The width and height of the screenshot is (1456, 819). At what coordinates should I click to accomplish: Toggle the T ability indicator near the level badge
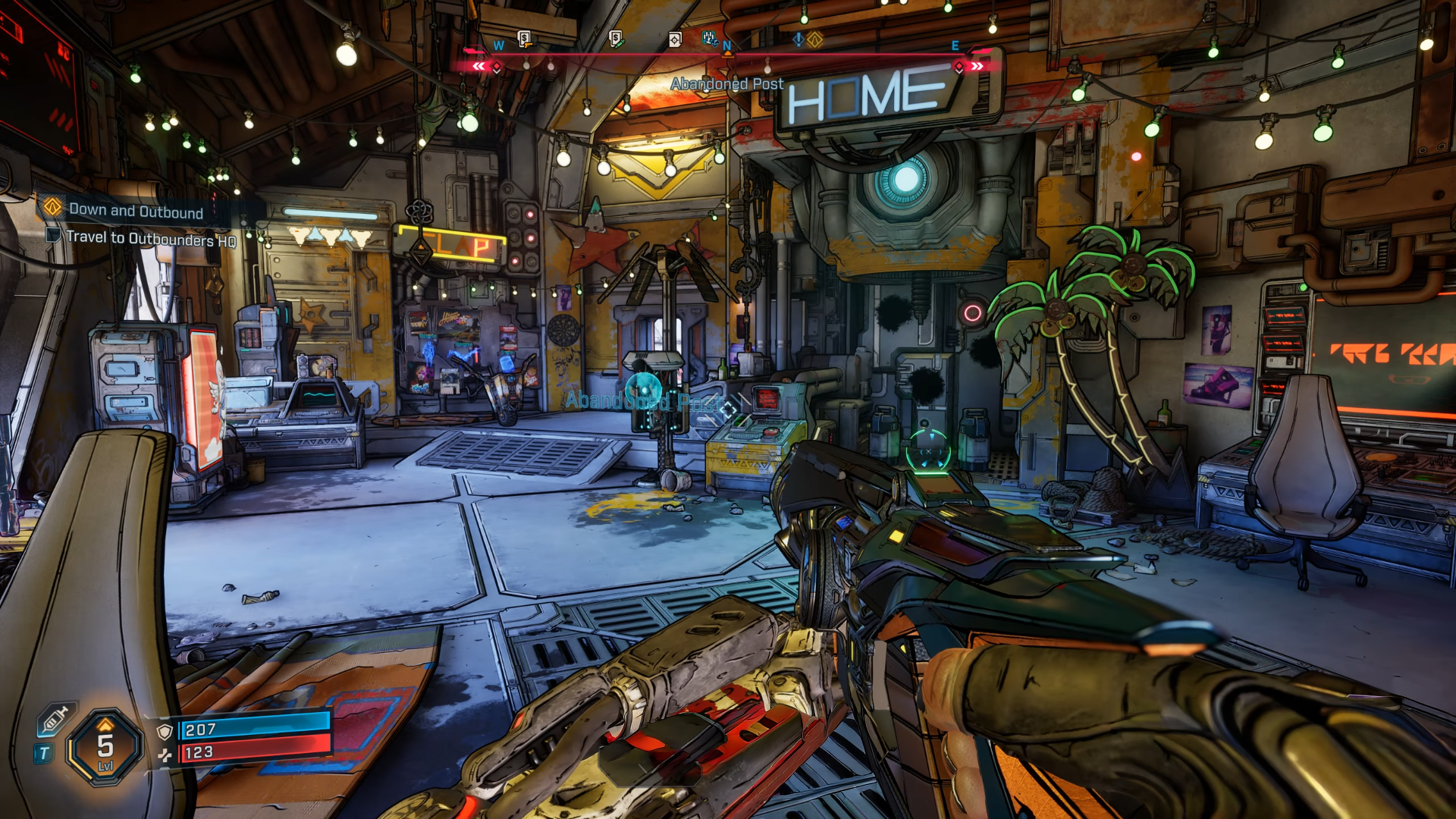(43, 752)
